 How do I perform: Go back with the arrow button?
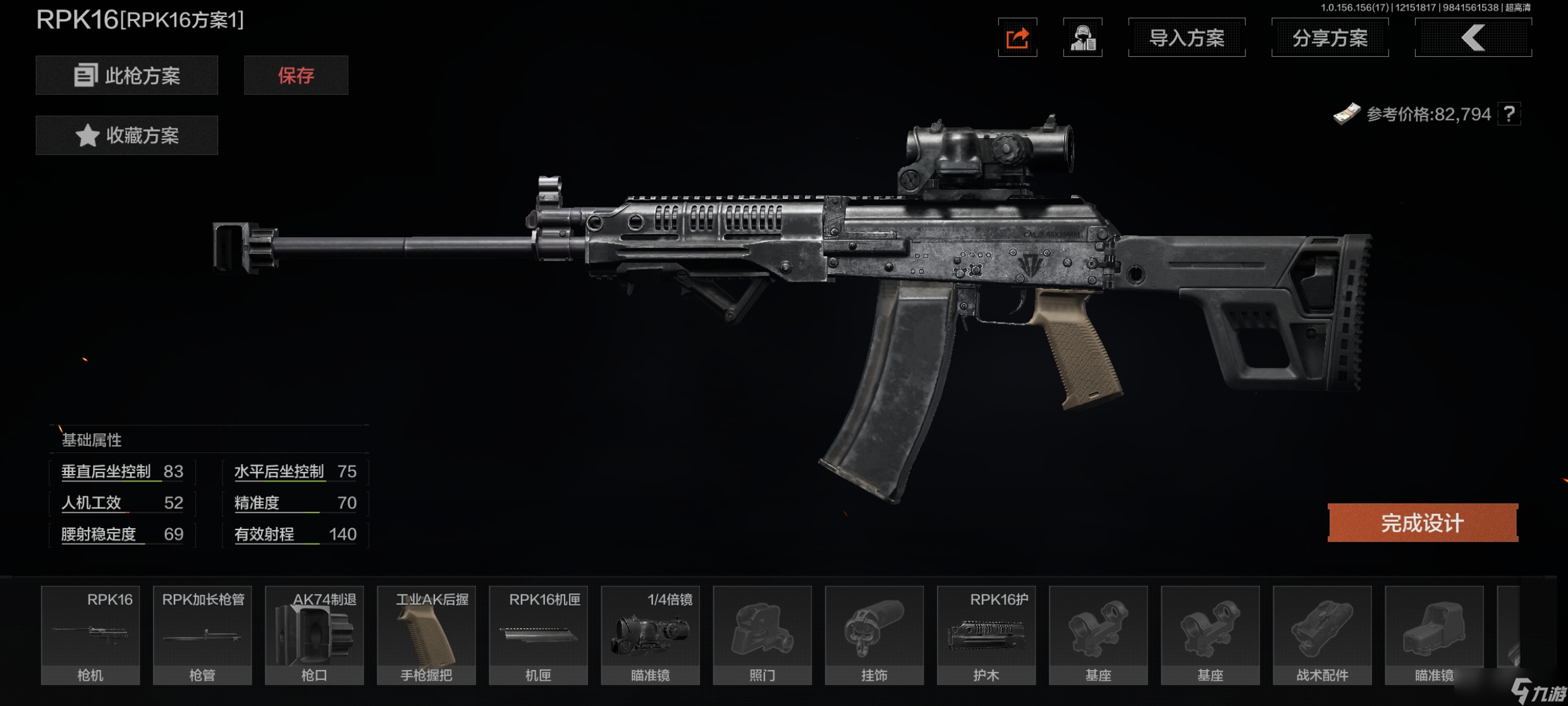[x=1473, y=38]
